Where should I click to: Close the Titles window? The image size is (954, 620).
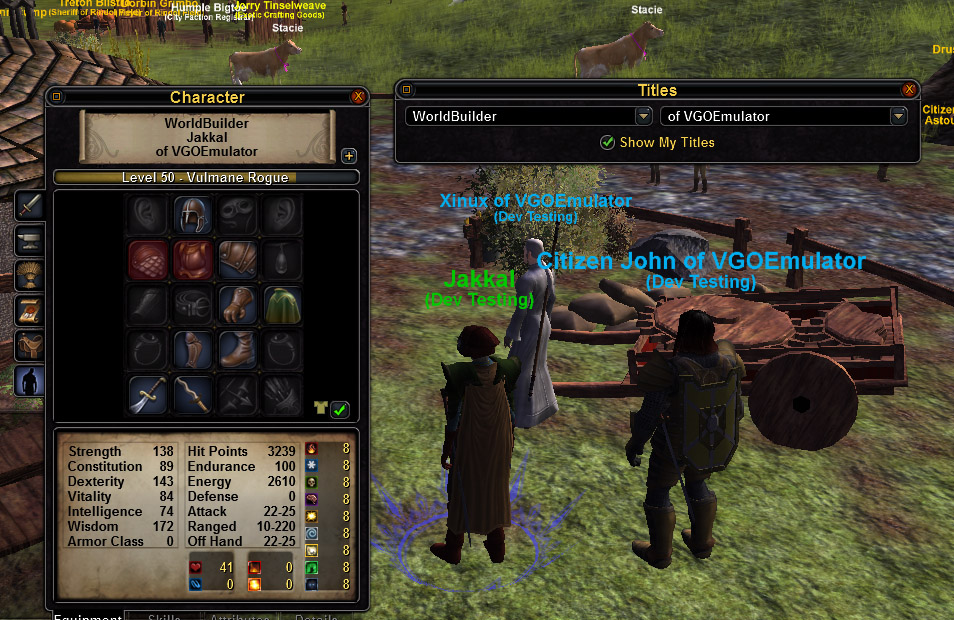(909, 90)
